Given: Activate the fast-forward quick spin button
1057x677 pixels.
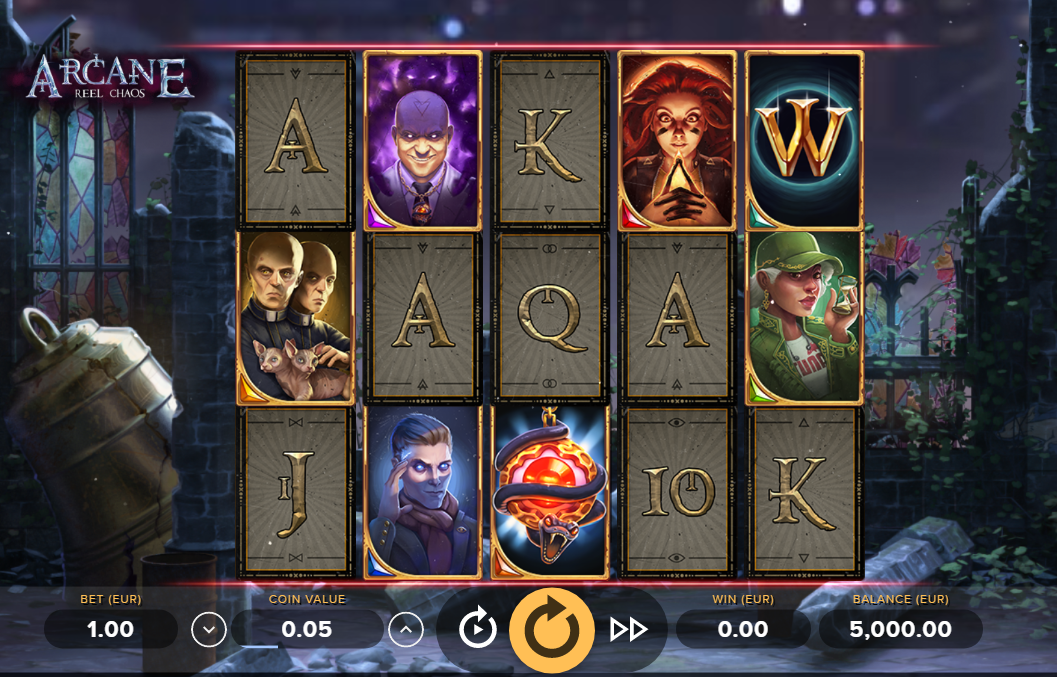Looking at the screenshot, I should coord(628,629).
